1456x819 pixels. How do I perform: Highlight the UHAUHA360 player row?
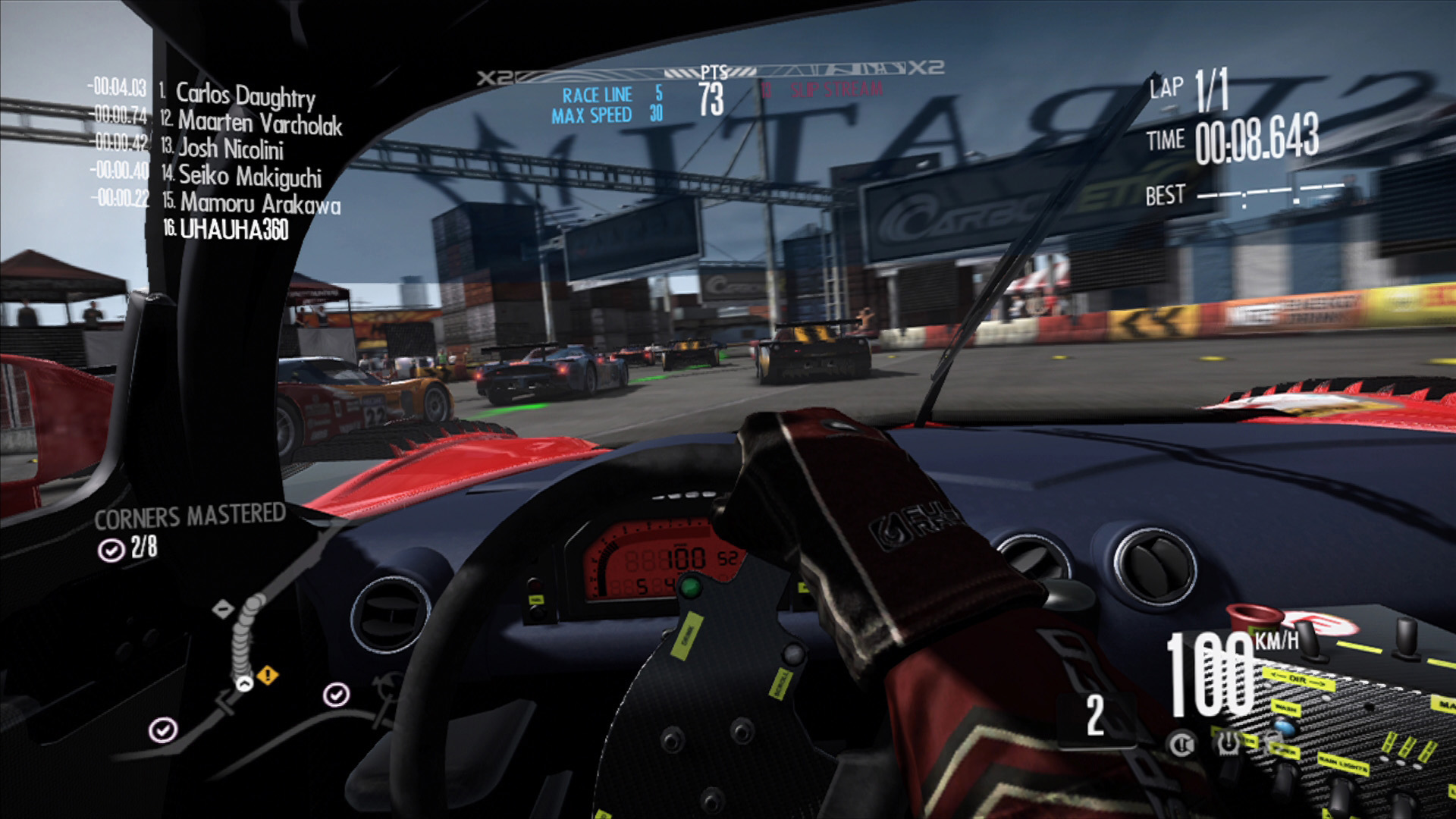tap(234, 230)
